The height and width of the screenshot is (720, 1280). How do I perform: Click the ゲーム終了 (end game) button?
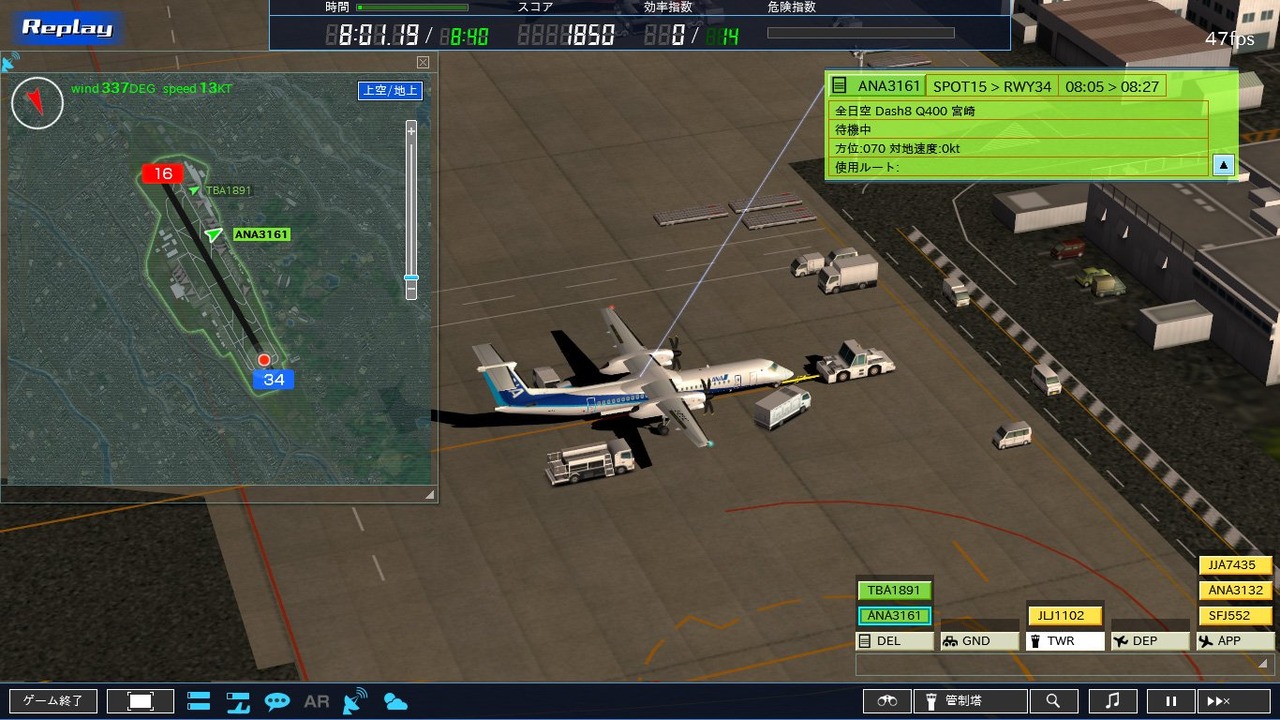click(53, 701)
